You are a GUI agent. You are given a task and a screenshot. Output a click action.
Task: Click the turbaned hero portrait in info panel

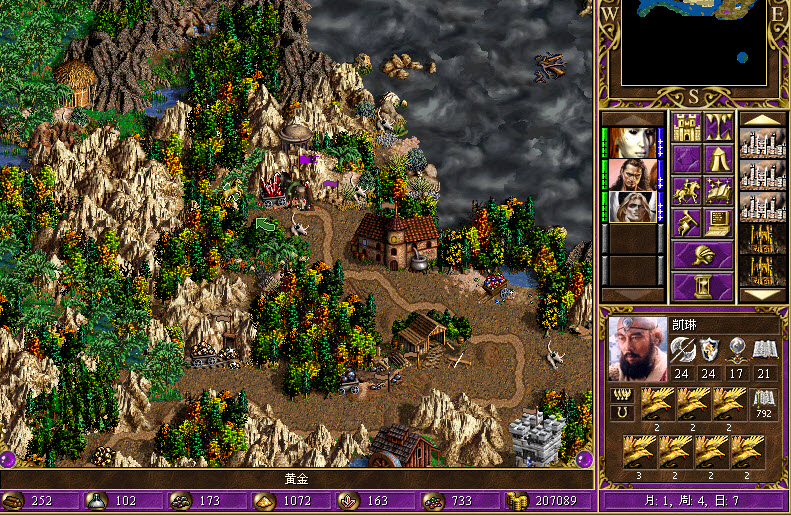[638, 350]
